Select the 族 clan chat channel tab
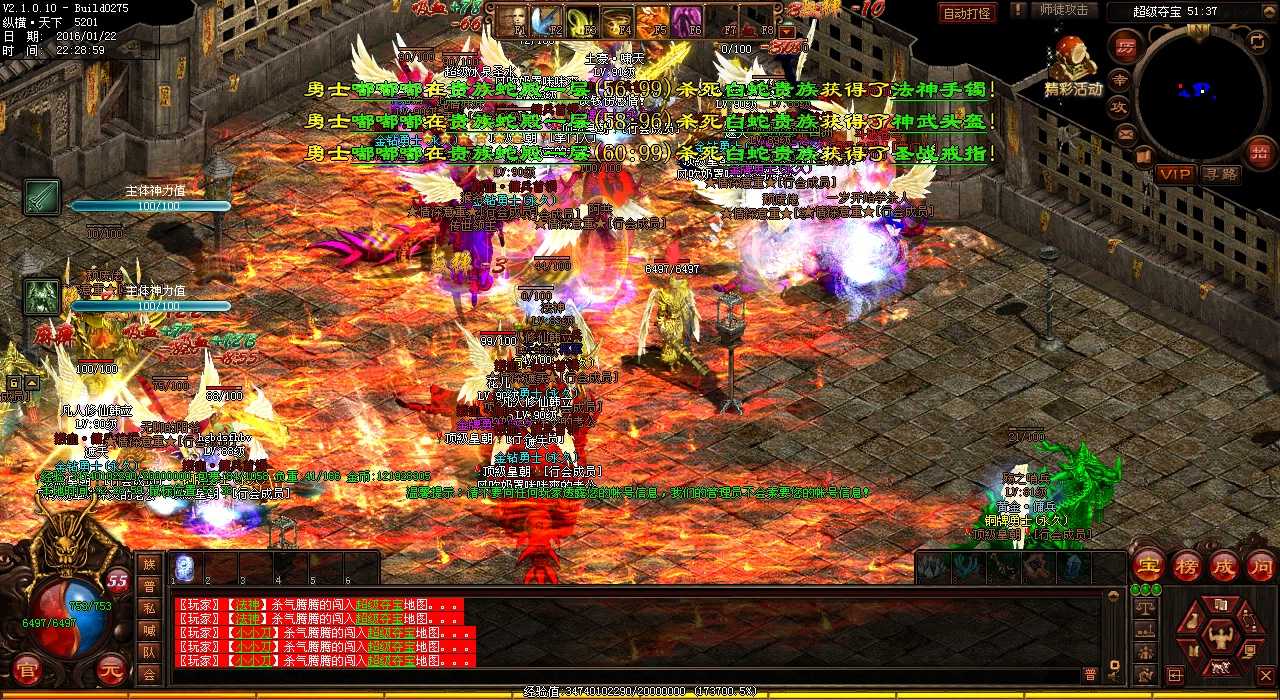 pos(148,565)
